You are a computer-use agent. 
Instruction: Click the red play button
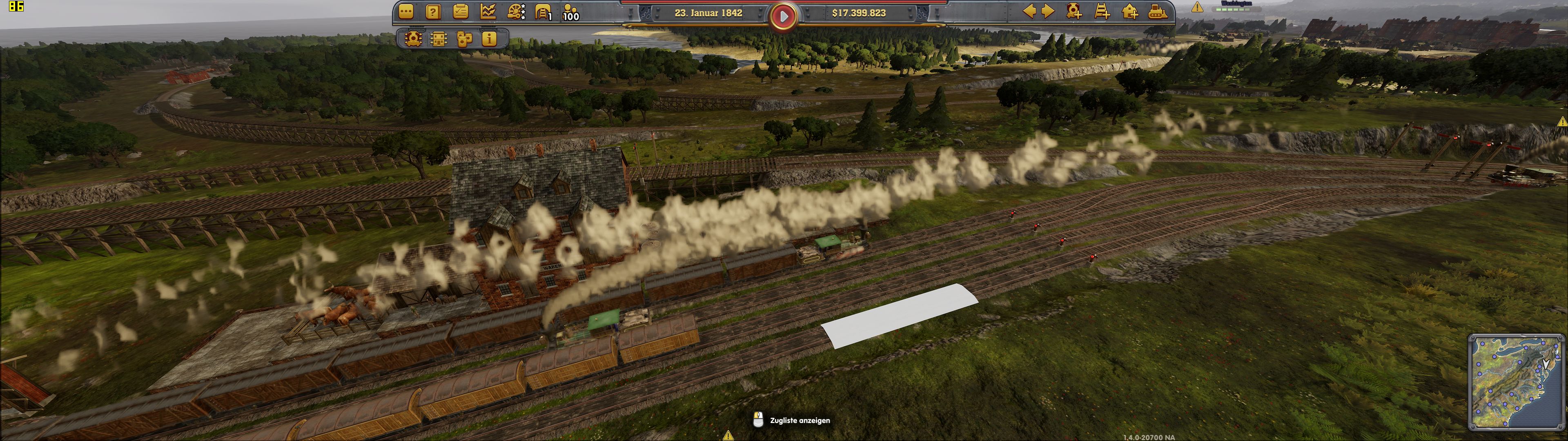[784, 16]
